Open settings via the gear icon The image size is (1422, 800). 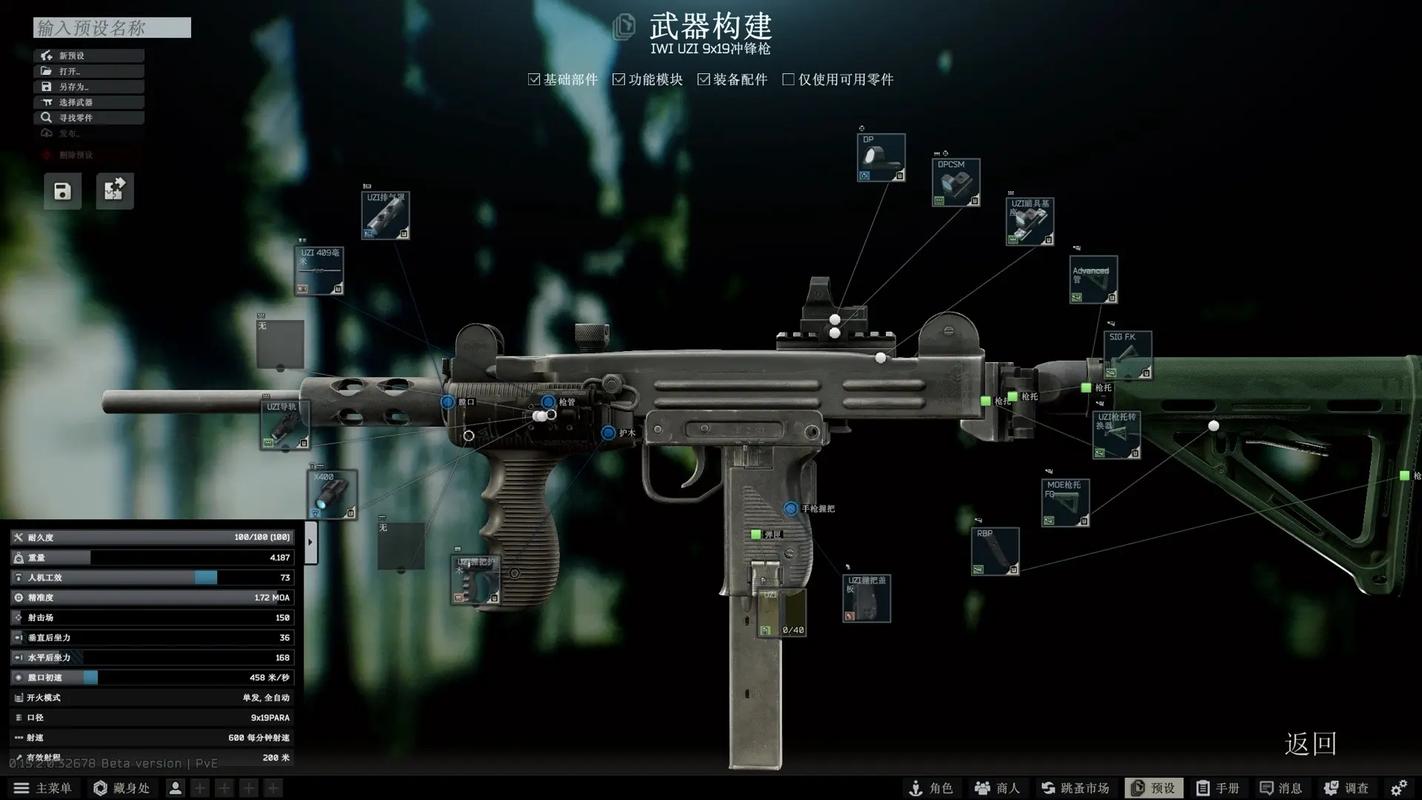click(1399, 788)
